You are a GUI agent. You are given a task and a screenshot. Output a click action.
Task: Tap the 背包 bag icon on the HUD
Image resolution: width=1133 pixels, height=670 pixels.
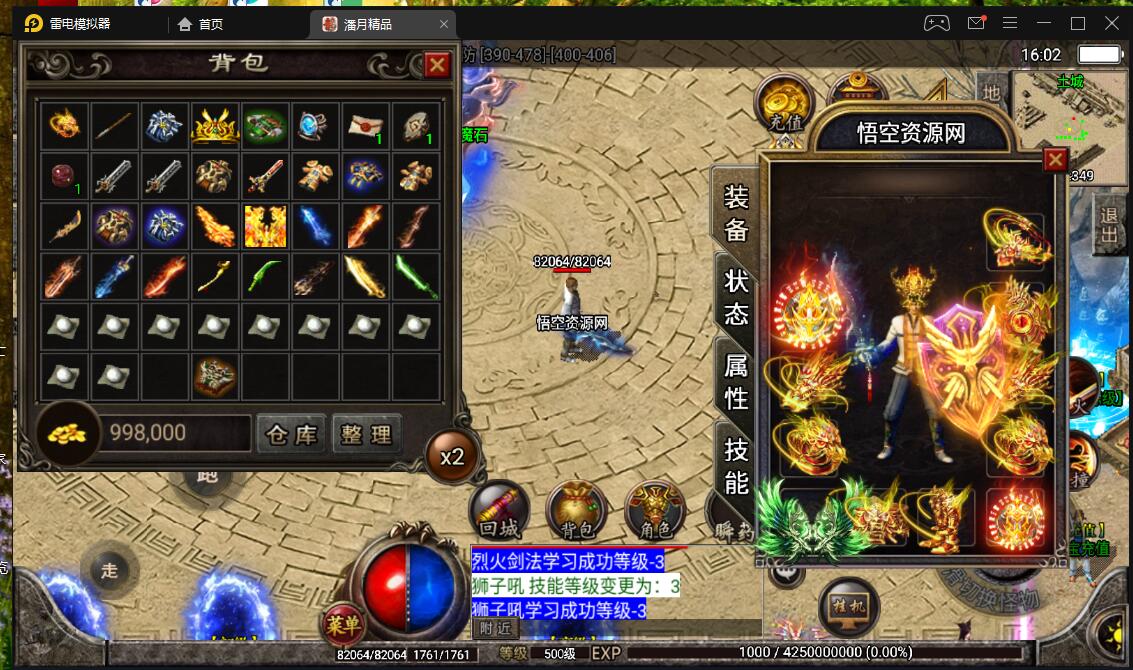click(576, 512)
